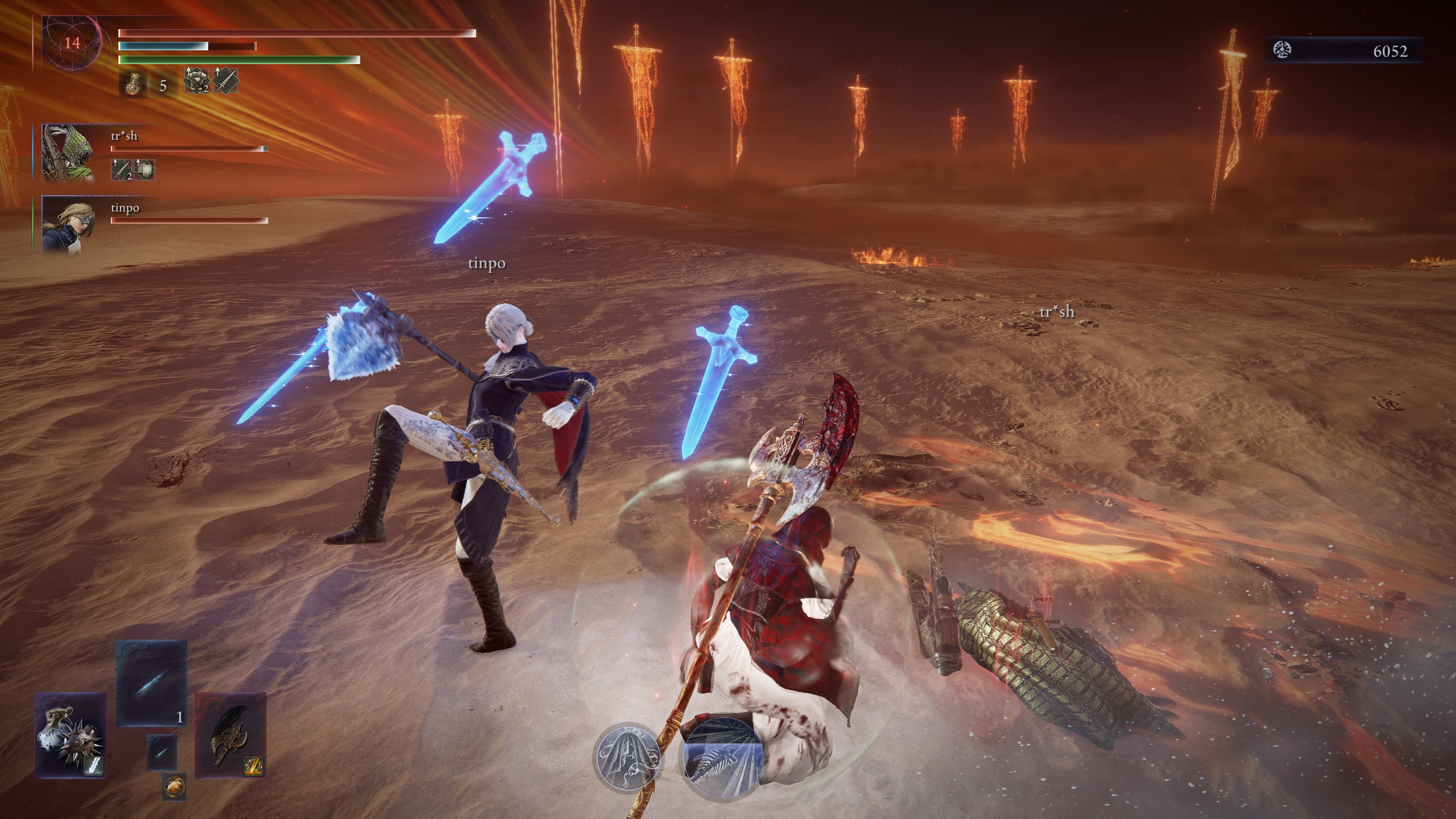Select the small secondary spell slot
The height and width of the screenshot is (819, 1456).
coord(162,752)
